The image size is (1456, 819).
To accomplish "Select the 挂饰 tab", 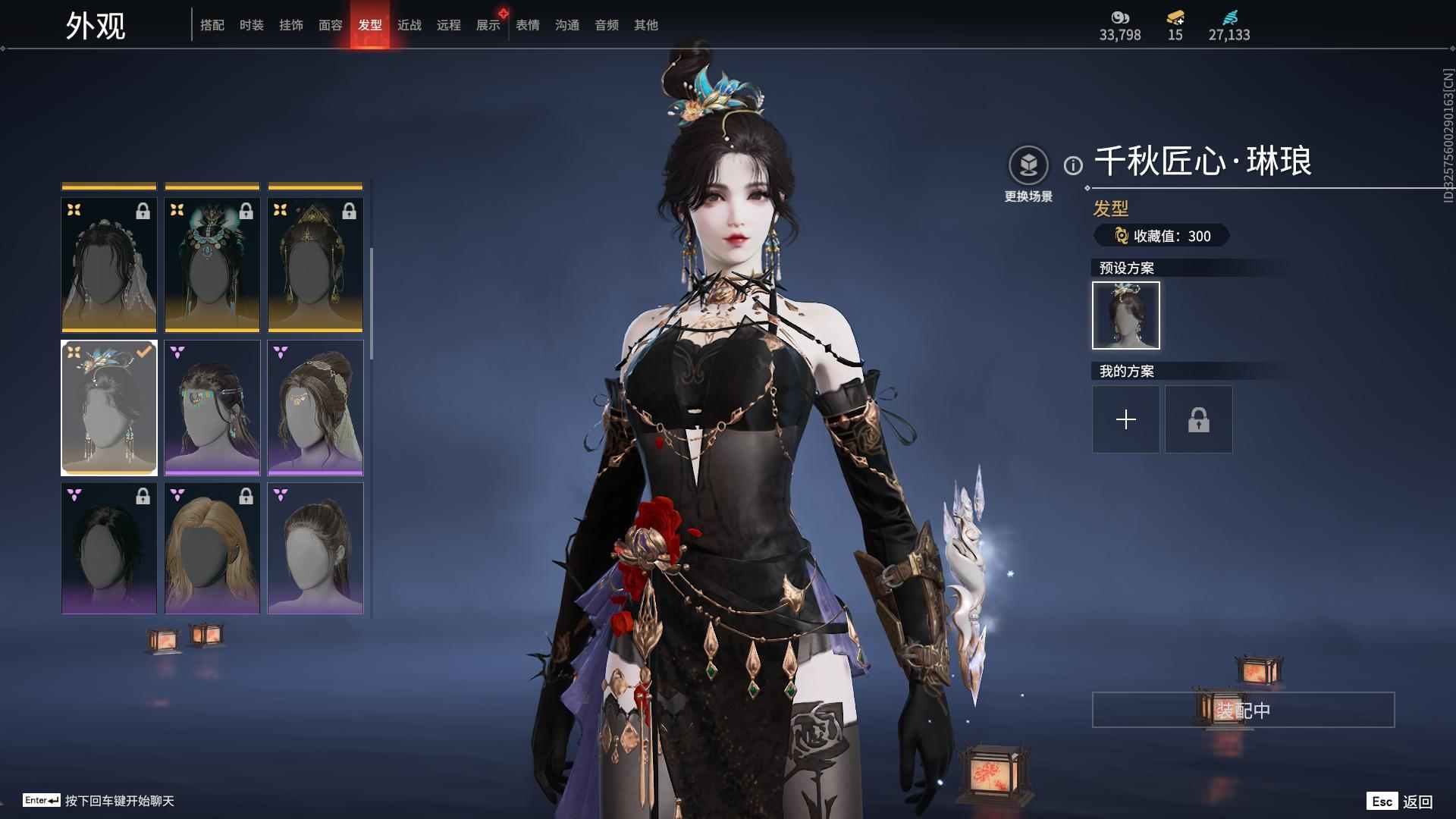I will (291, 25).
